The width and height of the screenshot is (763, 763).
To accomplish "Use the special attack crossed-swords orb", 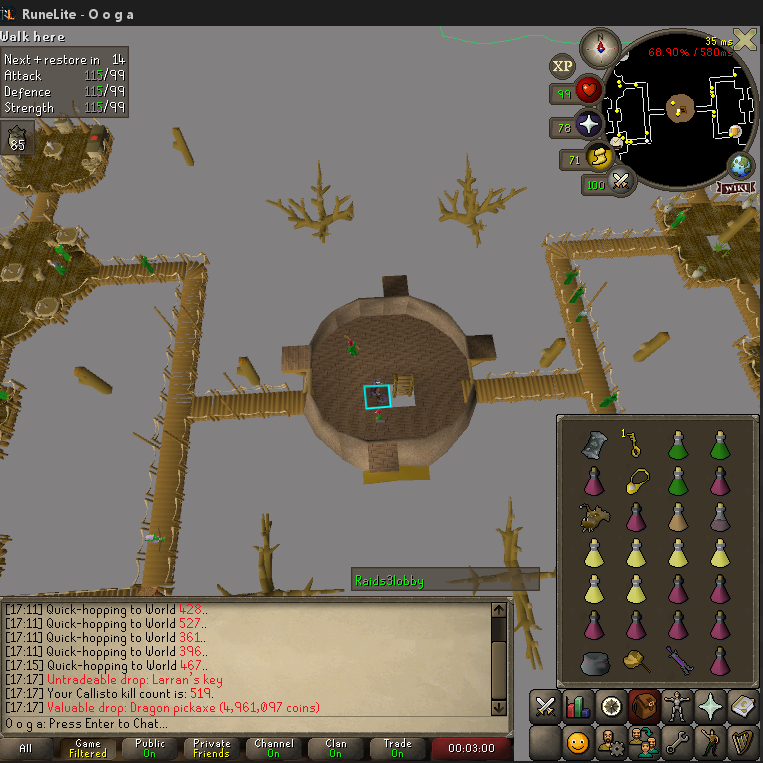I will tap(621, 182).
